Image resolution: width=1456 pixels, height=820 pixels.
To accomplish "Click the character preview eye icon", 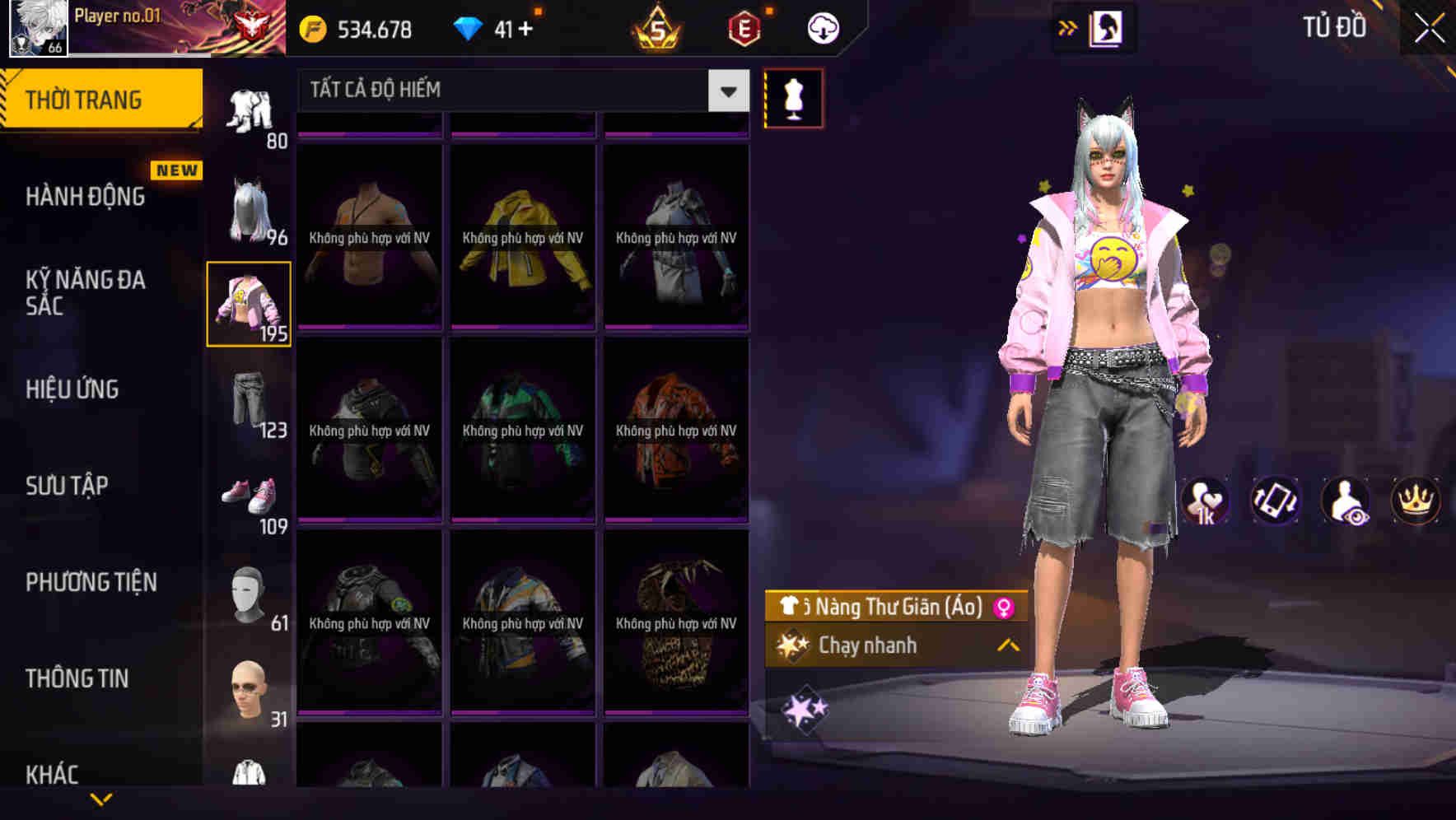I will point(1344,501).
